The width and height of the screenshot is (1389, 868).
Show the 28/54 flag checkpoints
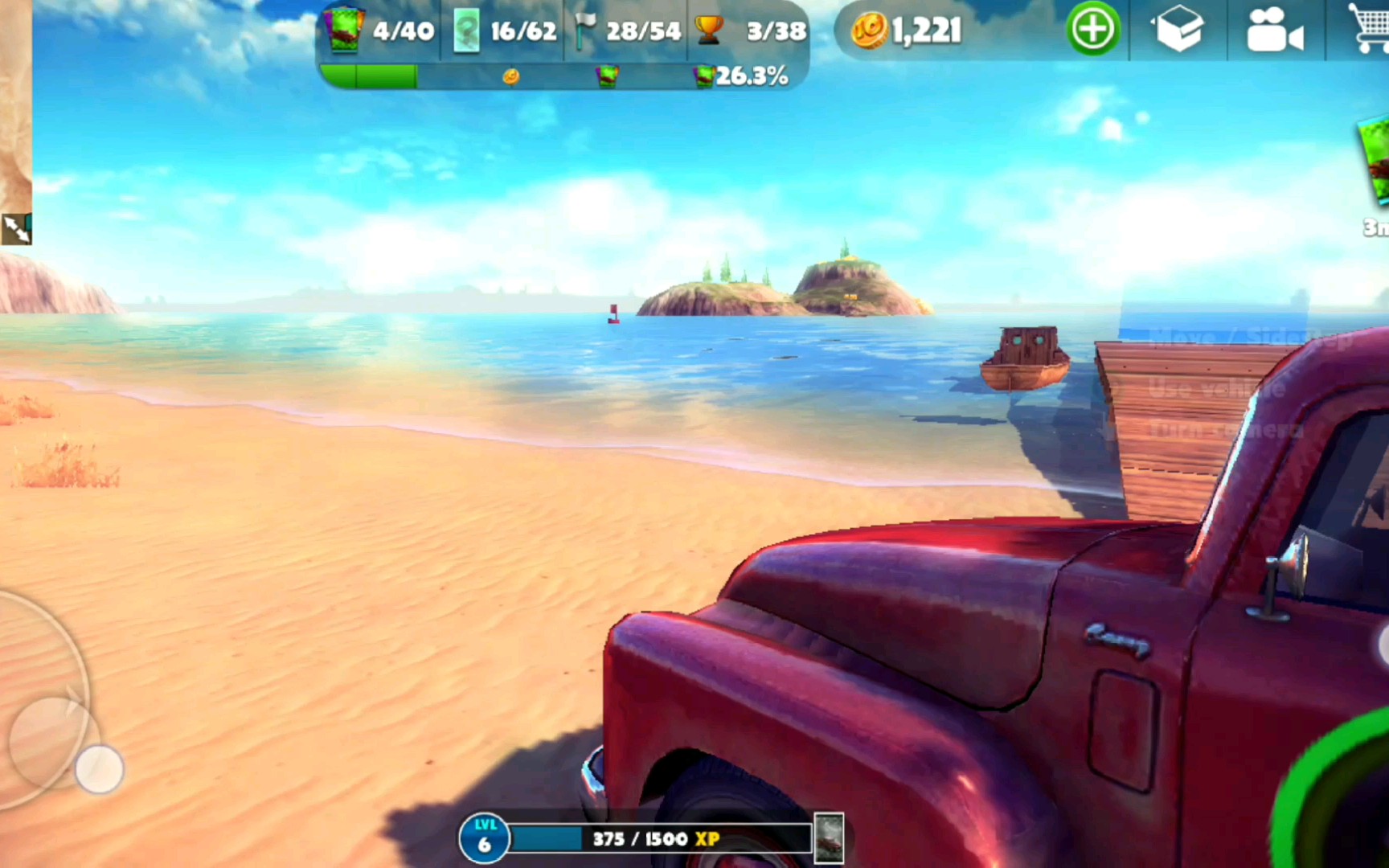628,31
